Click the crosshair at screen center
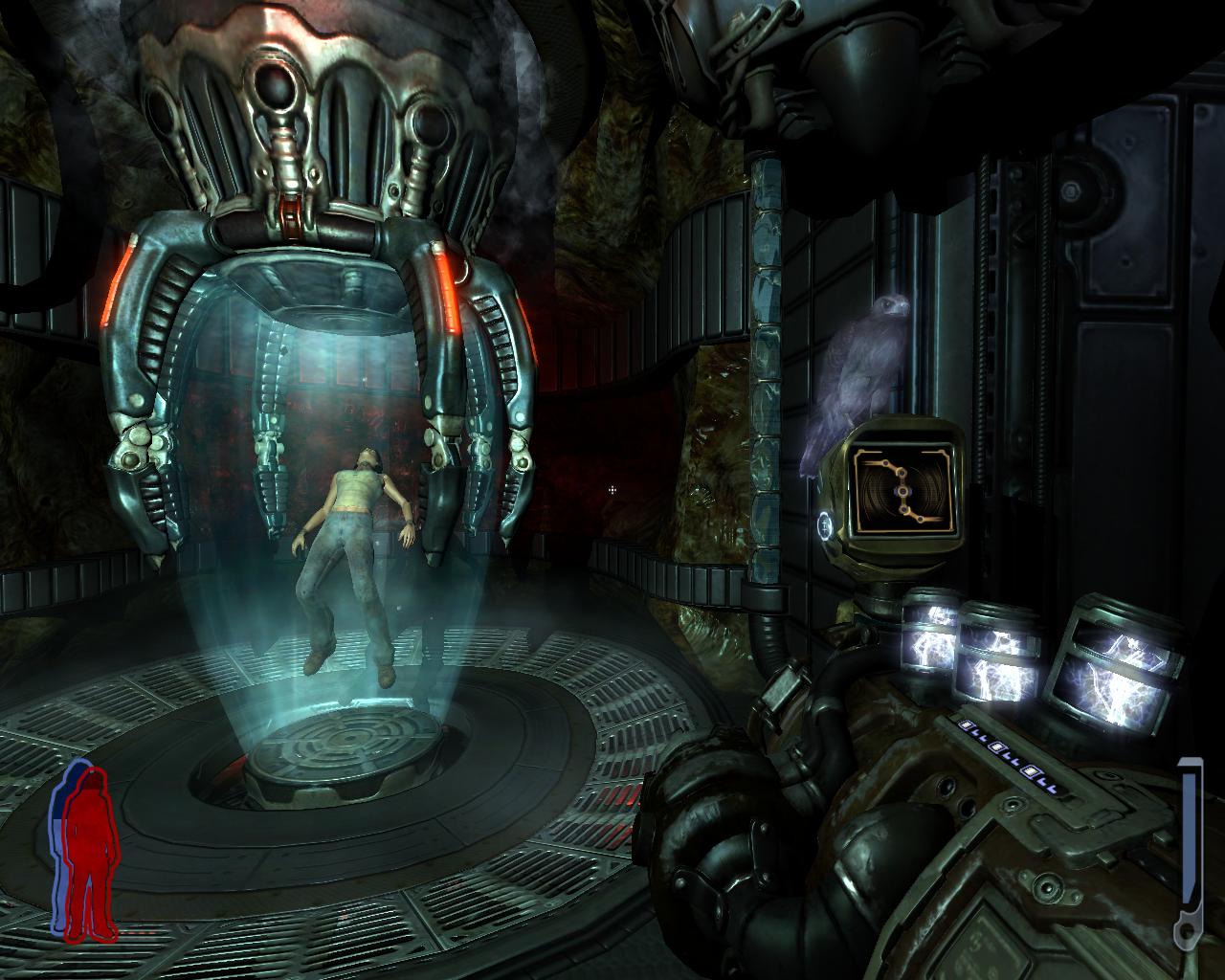The width and height of the screenshot is (1225, 980). tap(612, 490)
